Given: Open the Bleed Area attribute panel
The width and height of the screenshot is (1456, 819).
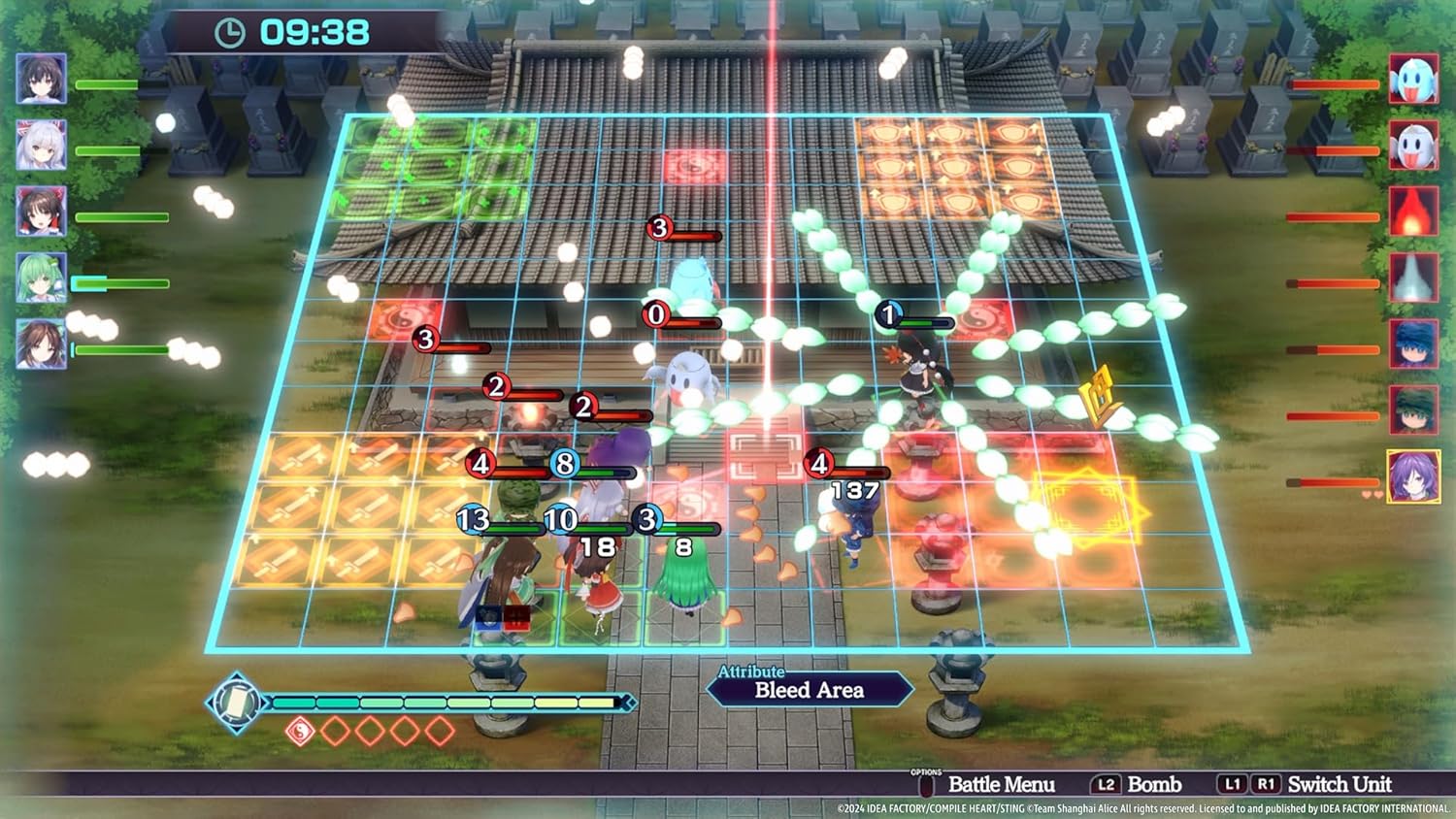Looking at the screenshot, I should (x=809, y=689).
